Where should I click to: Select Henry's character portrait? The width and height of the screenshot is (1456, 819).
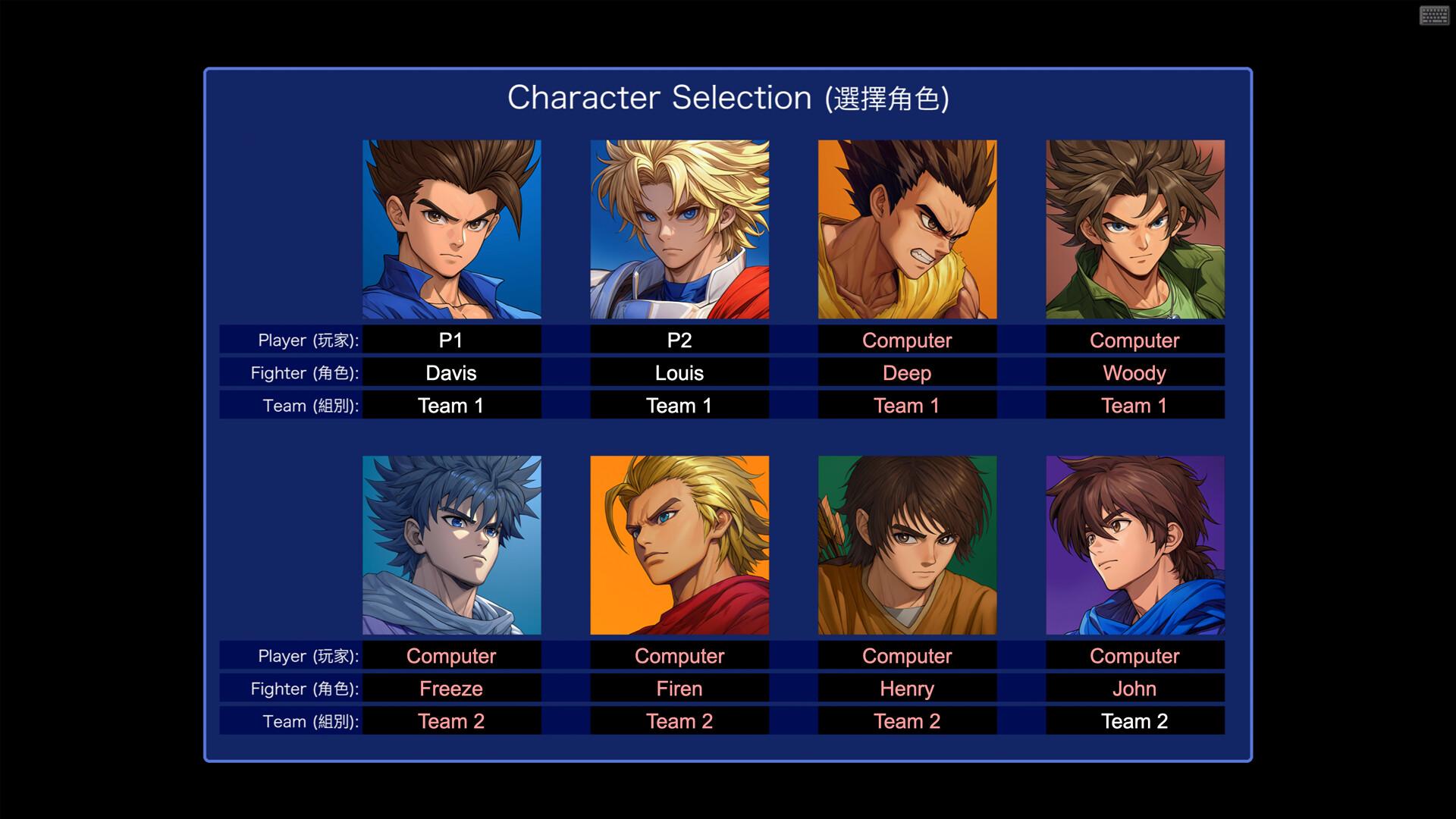tap(907, 544)
